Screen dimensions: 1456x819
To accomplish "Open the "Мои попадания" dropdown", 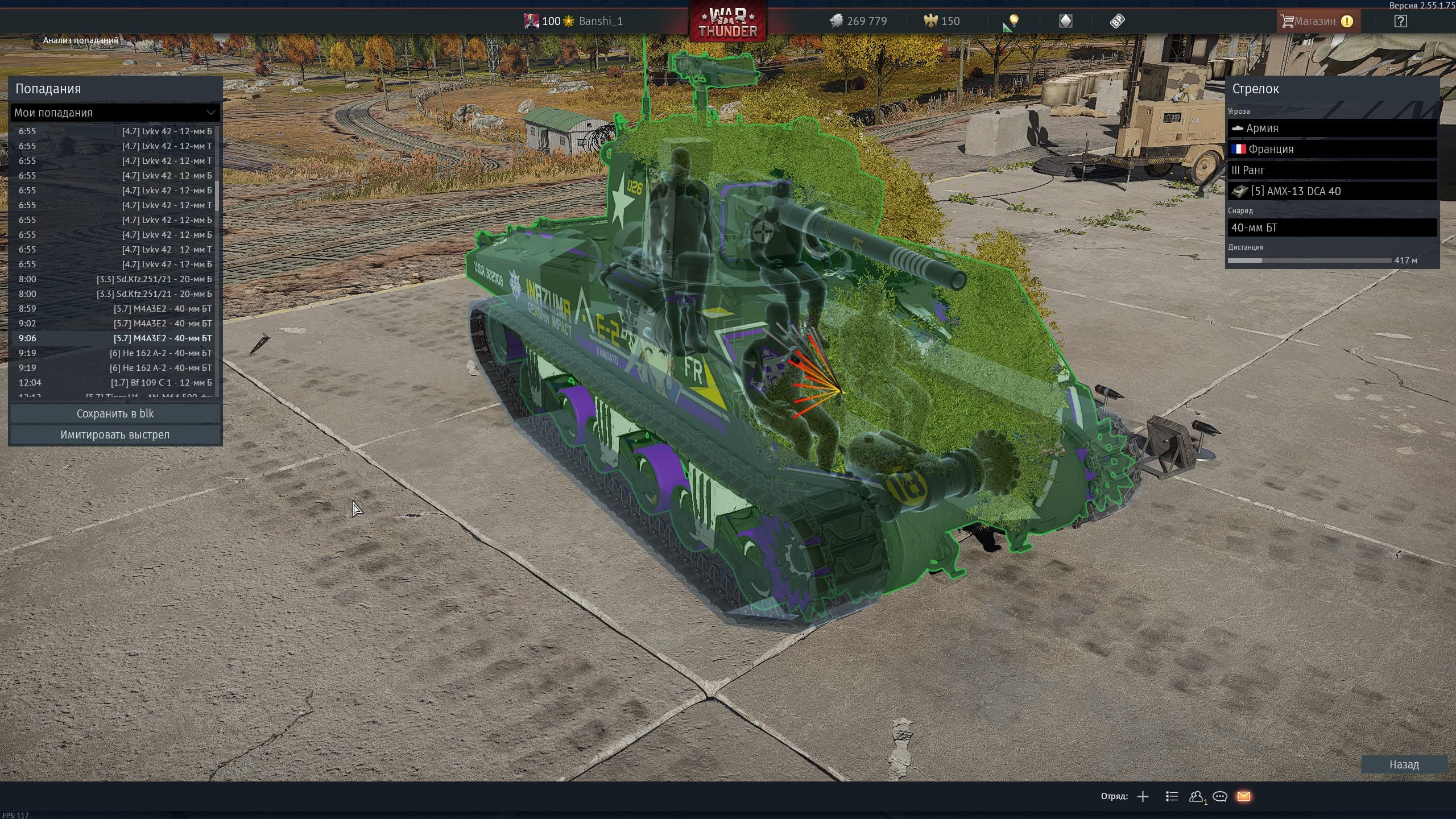I will [x=115, y=113].
